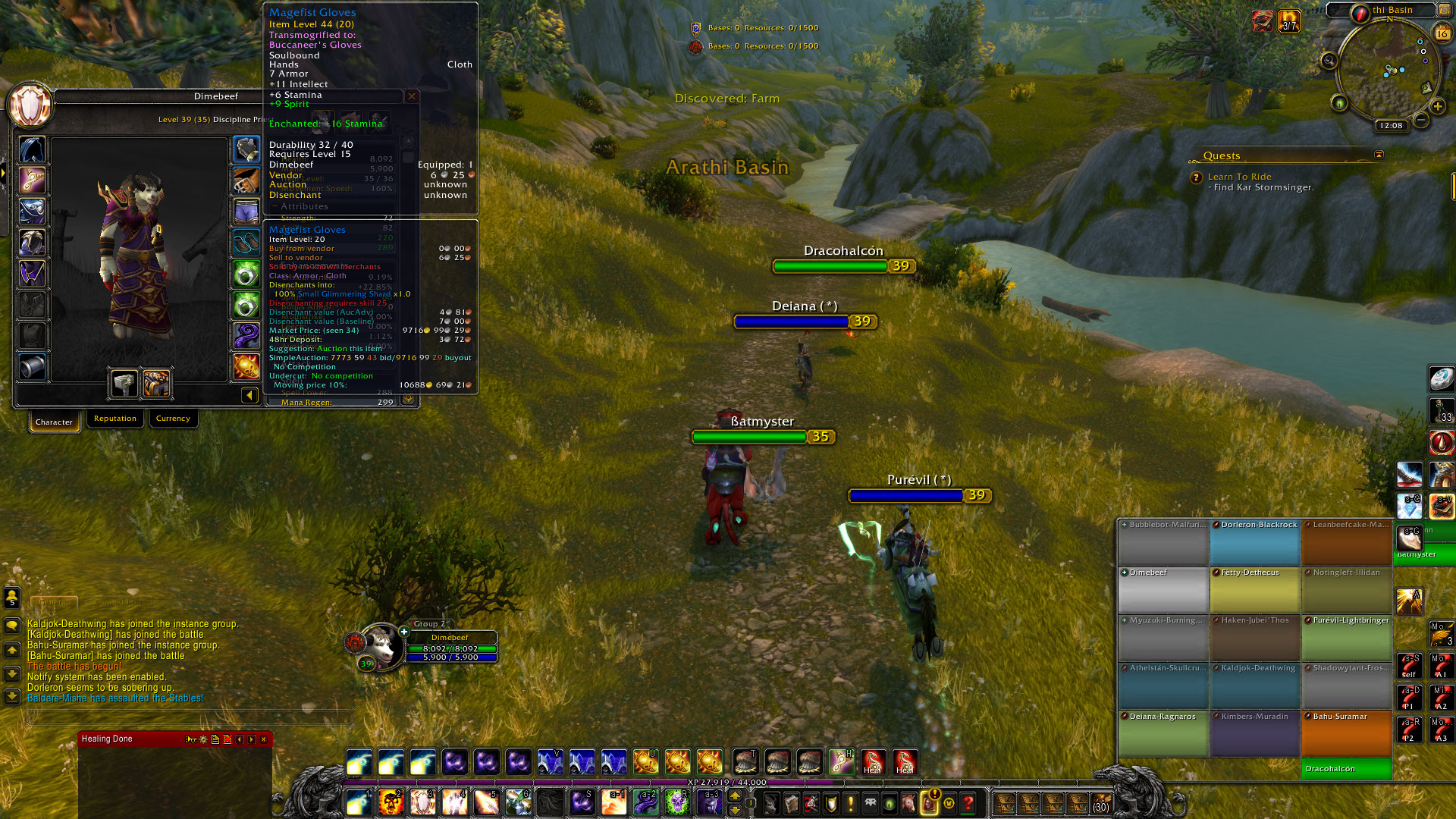The width and height of the screenshot is (1456, 819).
Task: Collapse the Quests tracker
Action: coord(1379,155)
